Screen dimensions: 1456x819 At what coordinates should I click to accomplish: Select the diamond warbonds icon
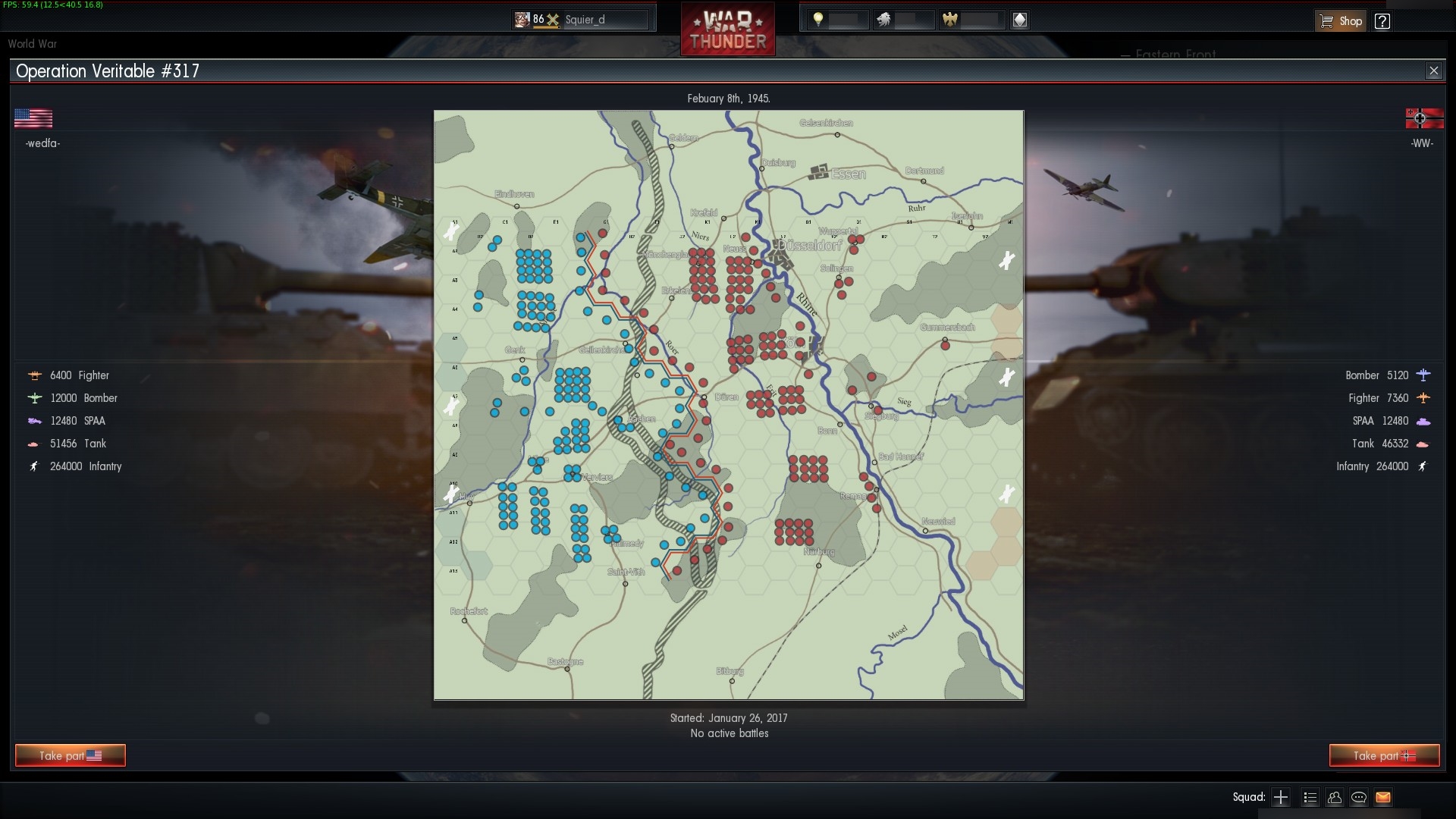click(1021, 20)
